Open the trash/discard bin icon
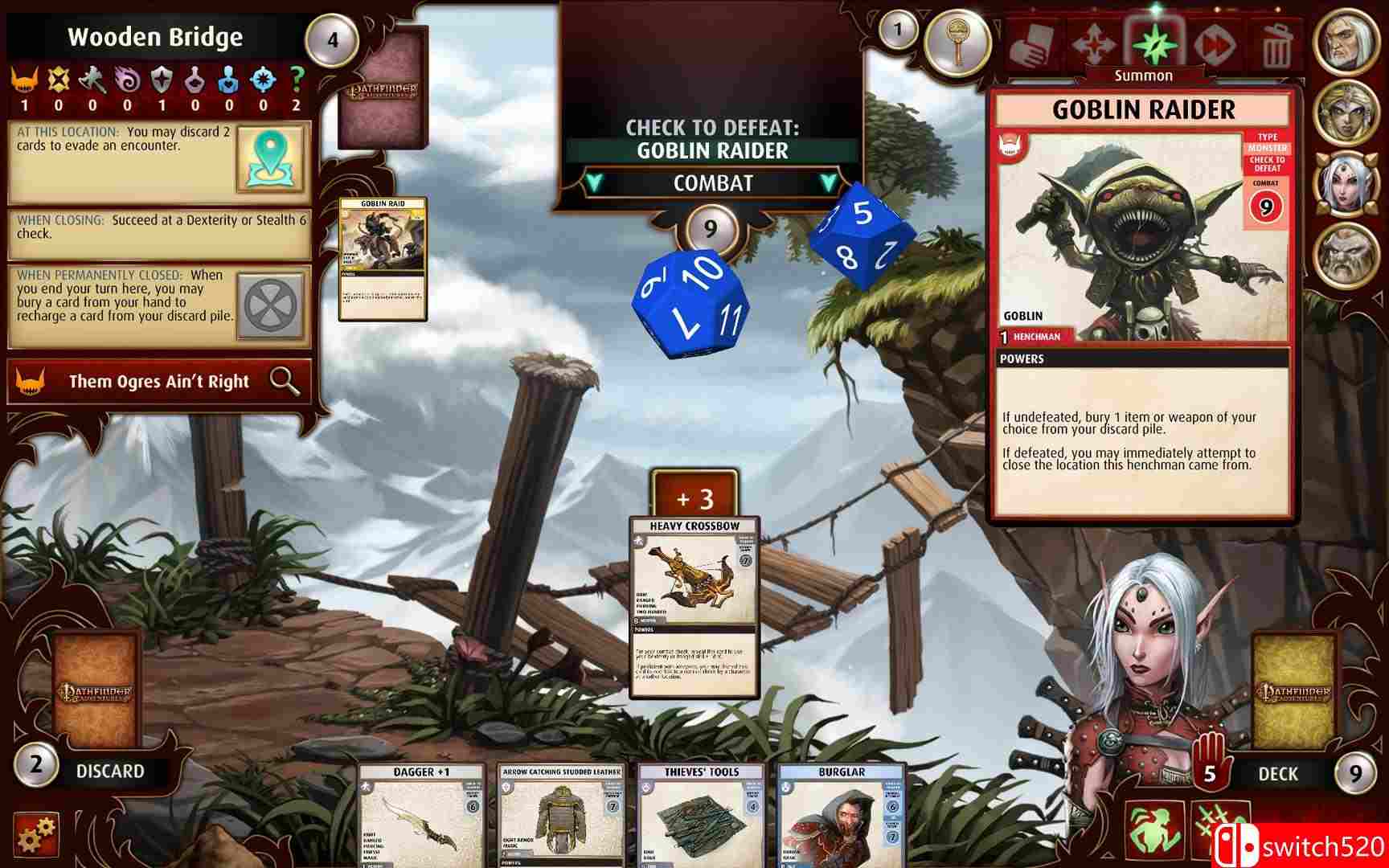 pos(1276,45)
